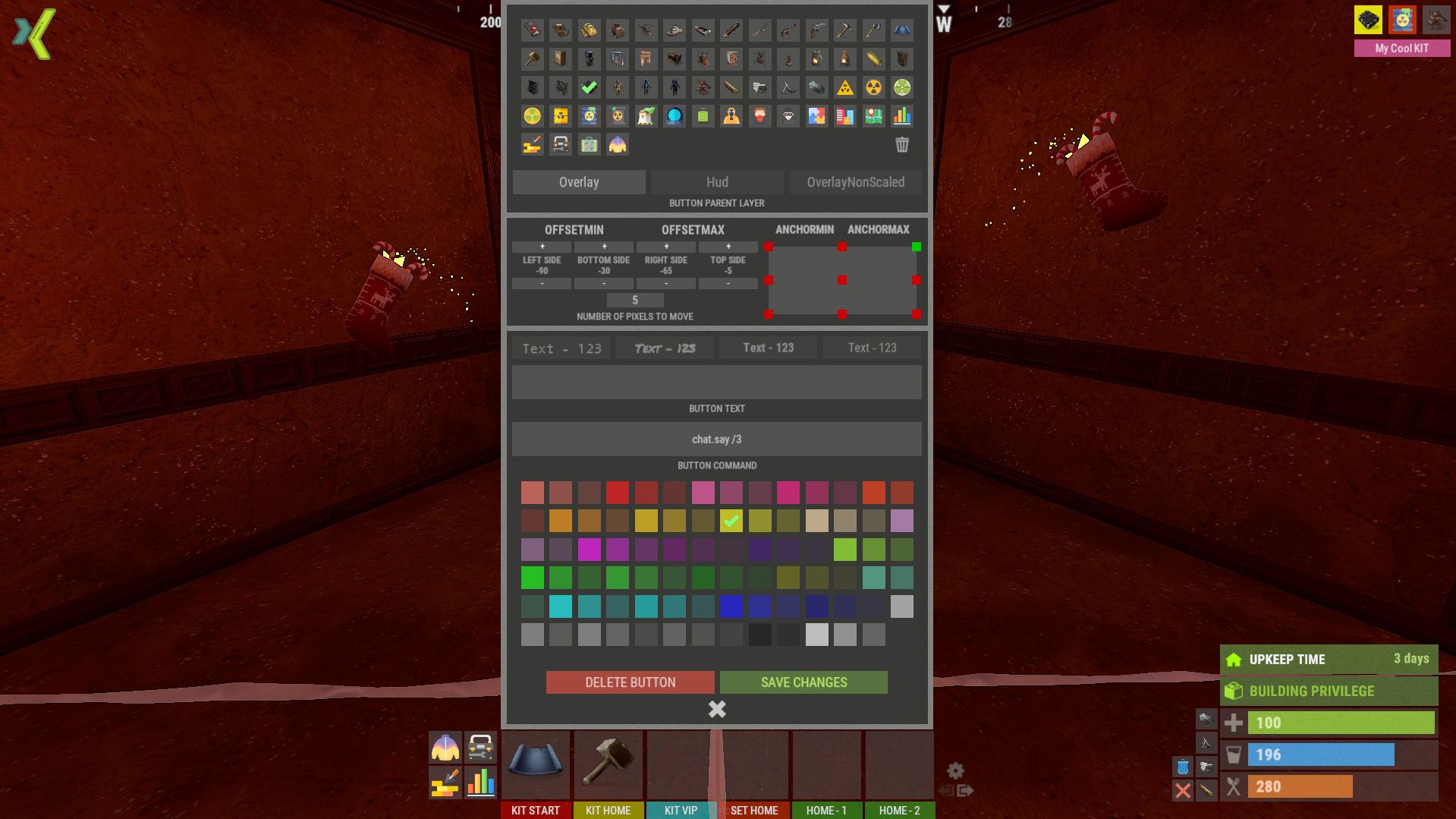Select the bright blue color swatch

[731, 606]
